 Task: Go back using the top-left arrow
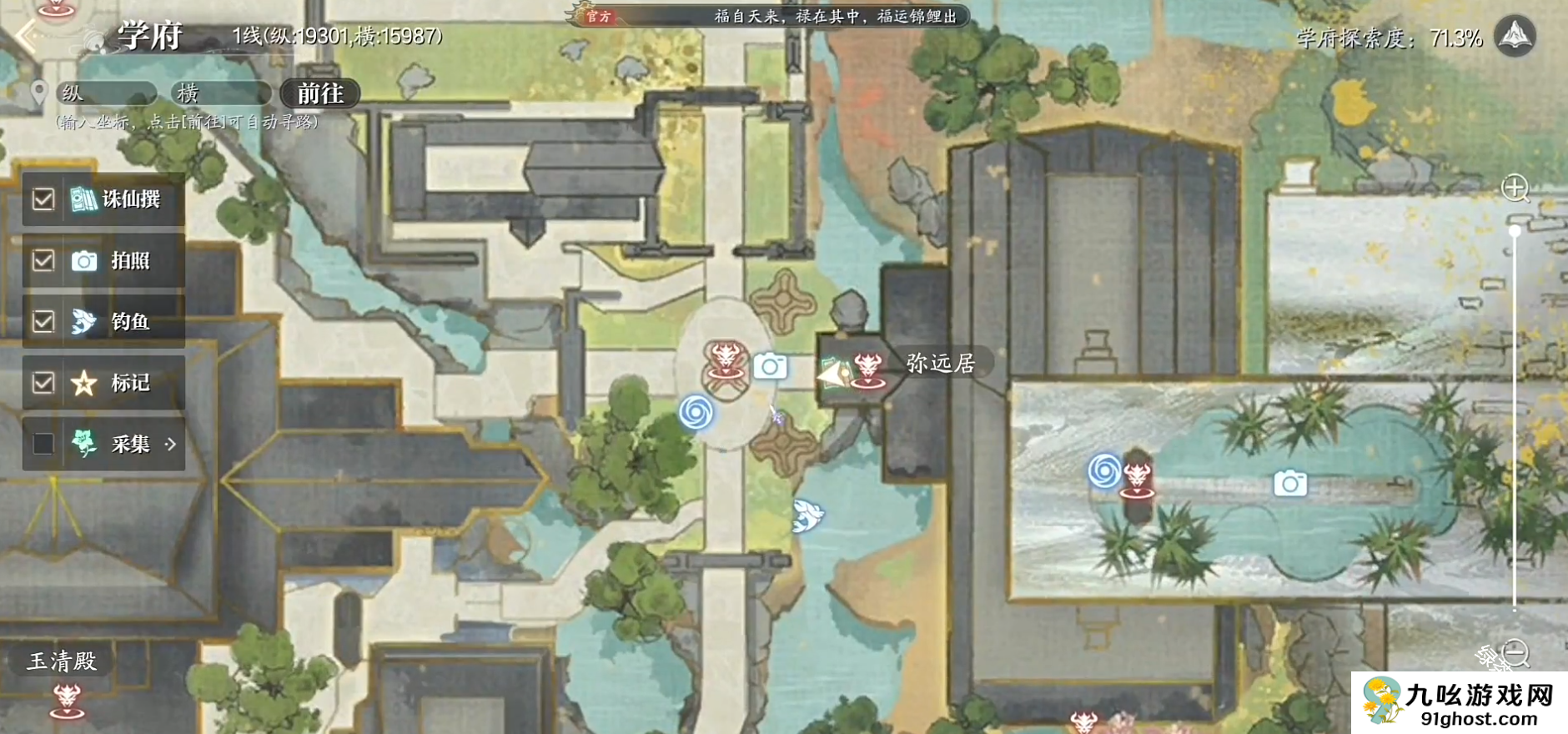27,36
